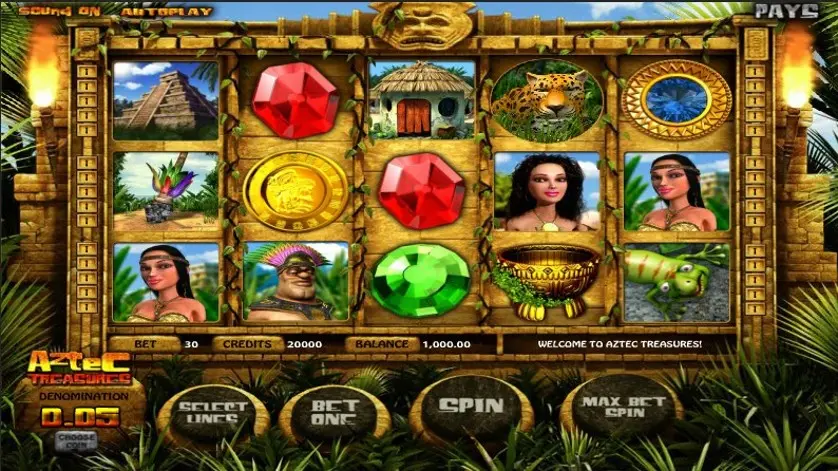
Task: Choose coin denomination button
Action: 74,439
